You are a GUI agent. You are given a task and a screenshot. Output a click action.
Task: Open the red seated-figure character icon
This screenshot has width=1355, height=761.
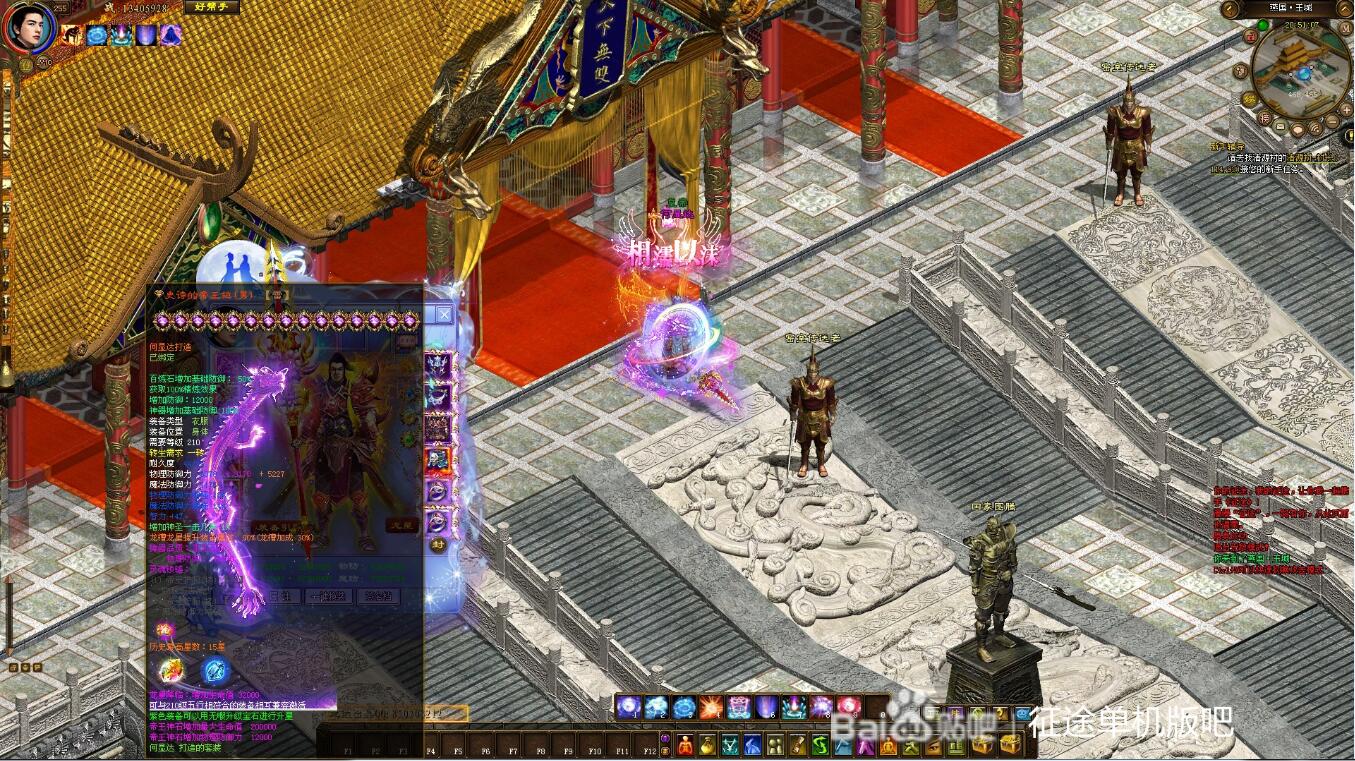point(685,745)
